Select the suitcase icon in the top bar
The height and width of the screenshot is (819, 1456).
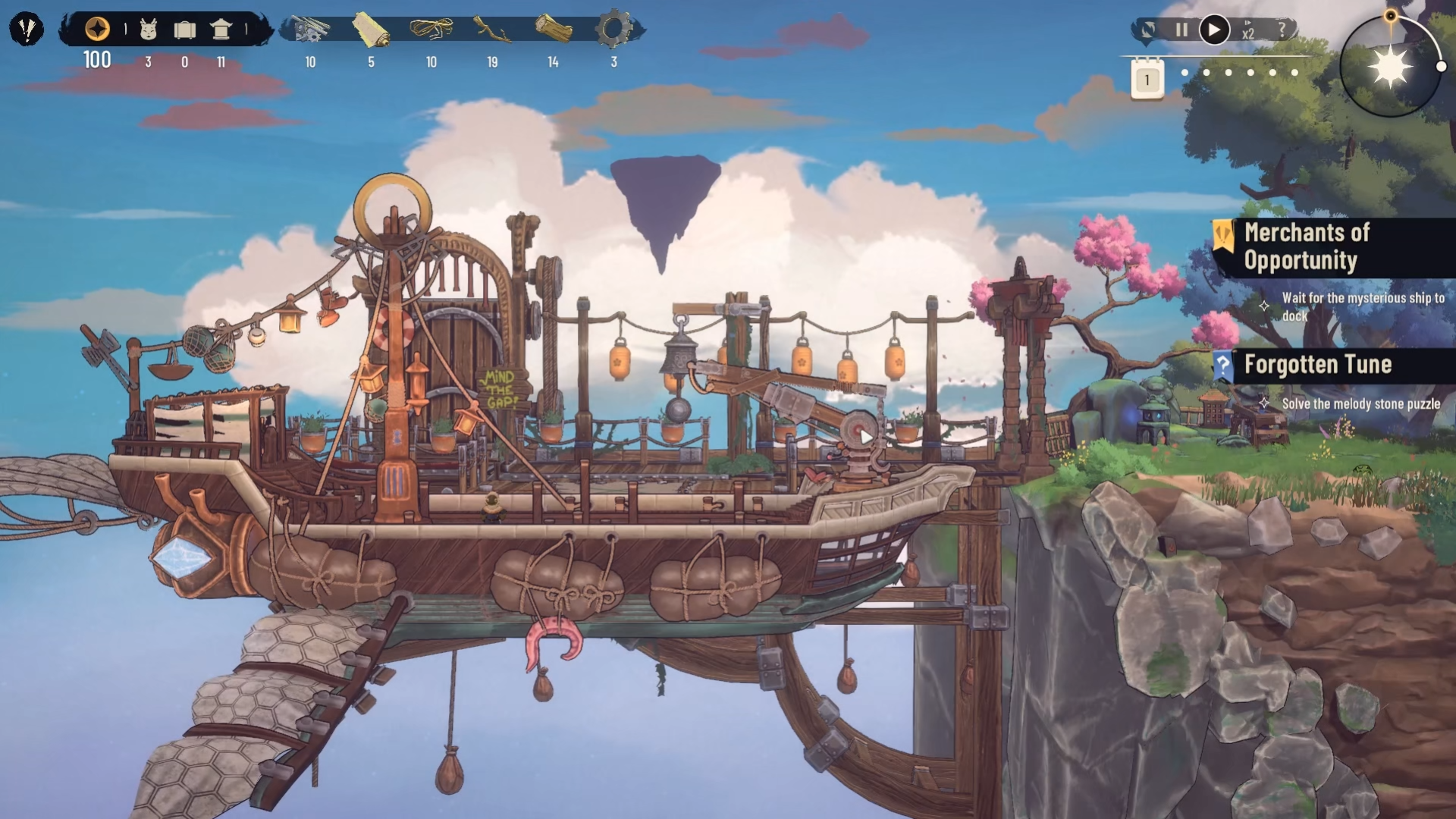(184, 30)
